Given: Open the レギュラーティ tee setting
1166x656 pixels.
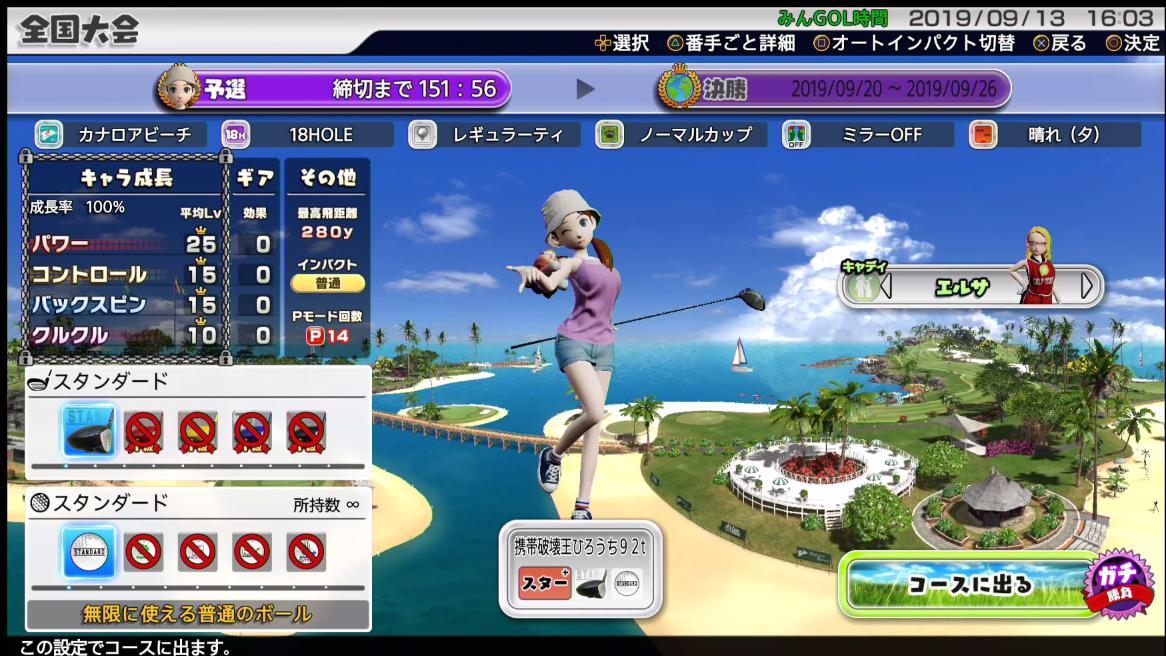Looking at the screenshot, I should coord(494,135).
